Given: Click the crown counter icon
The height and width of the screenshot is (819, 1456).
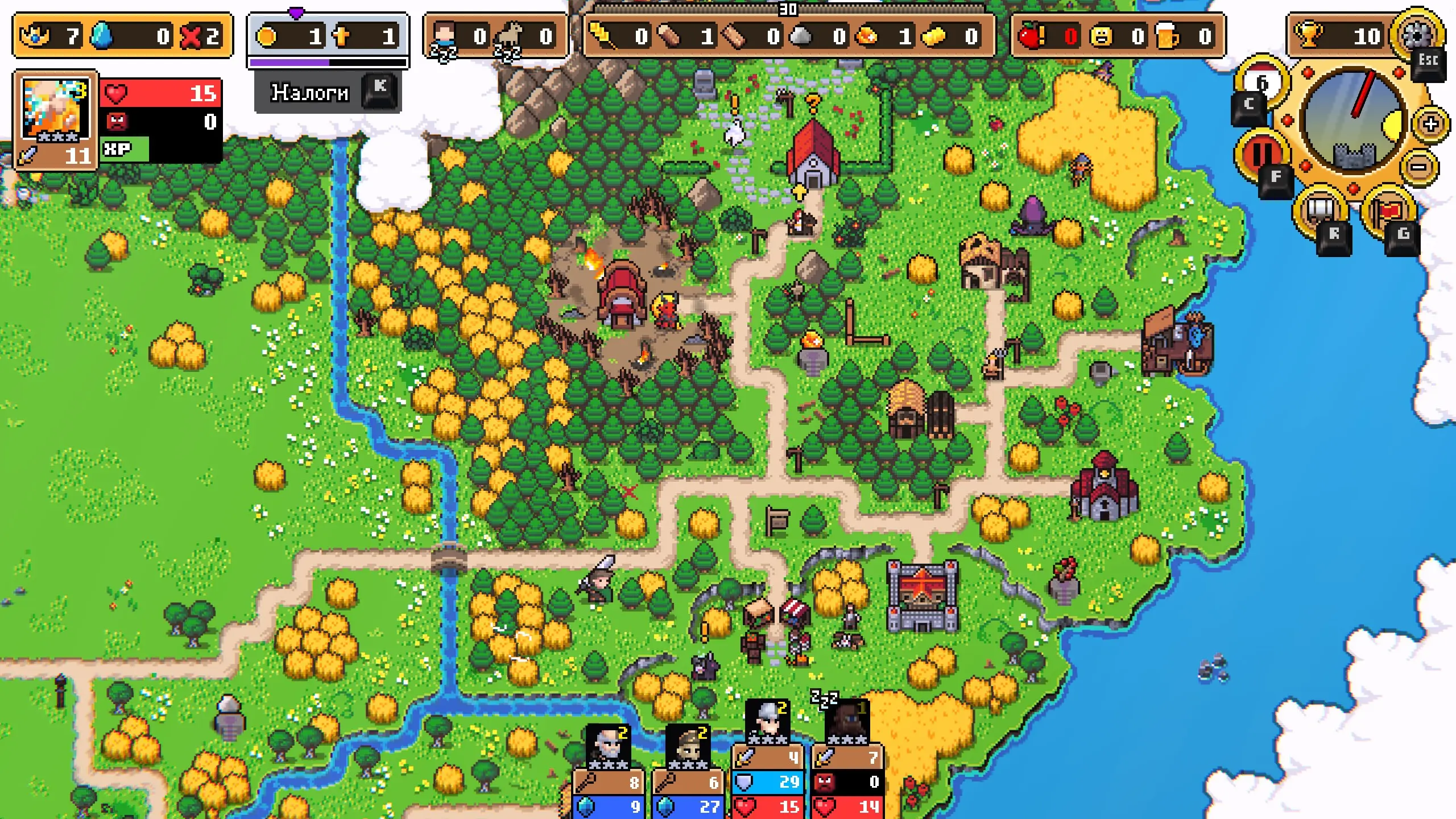Looking at the screenshot, I should click(35, 36).
